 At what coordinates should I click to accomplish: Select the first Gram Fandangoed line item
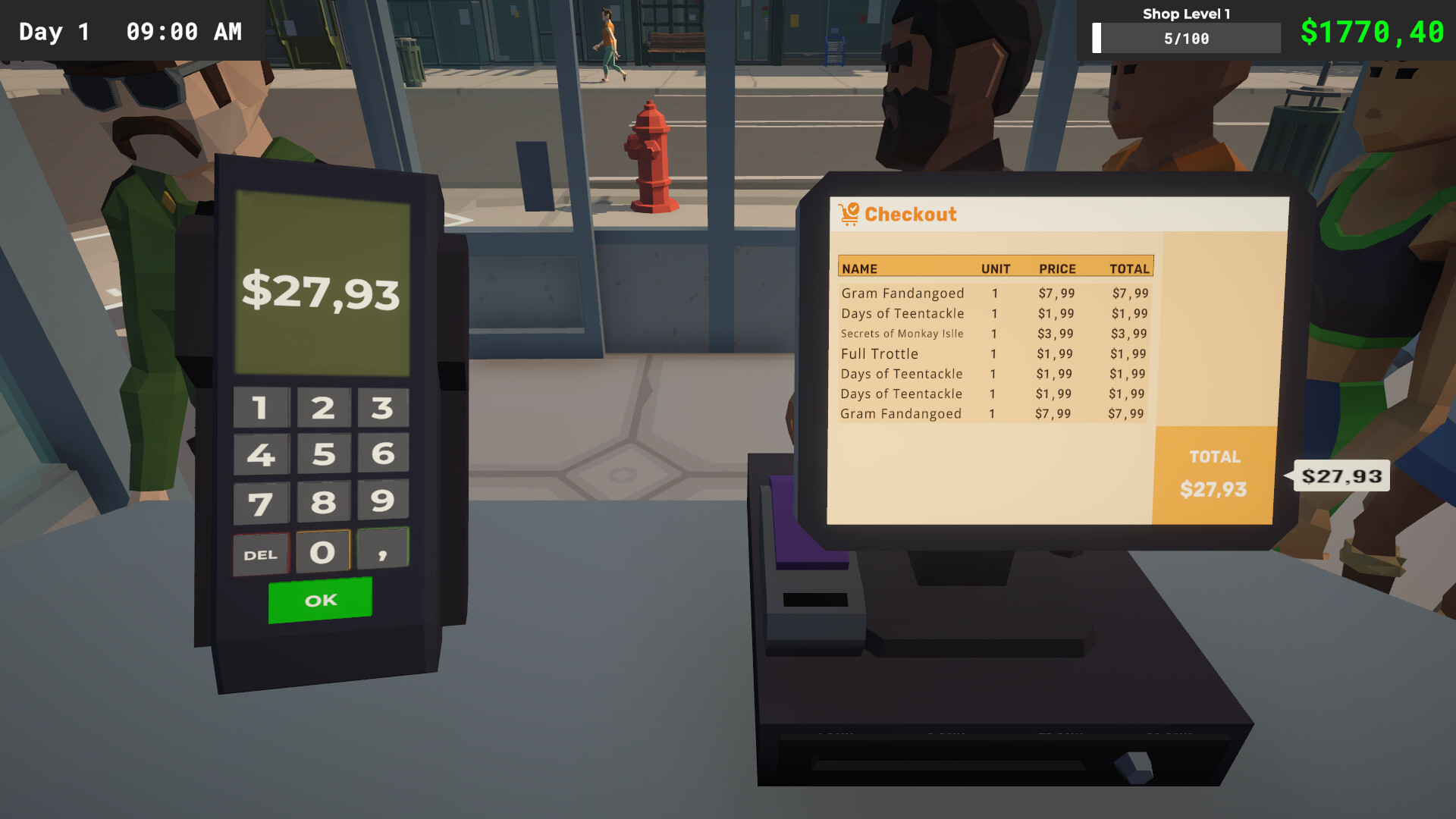click(901, 293)
